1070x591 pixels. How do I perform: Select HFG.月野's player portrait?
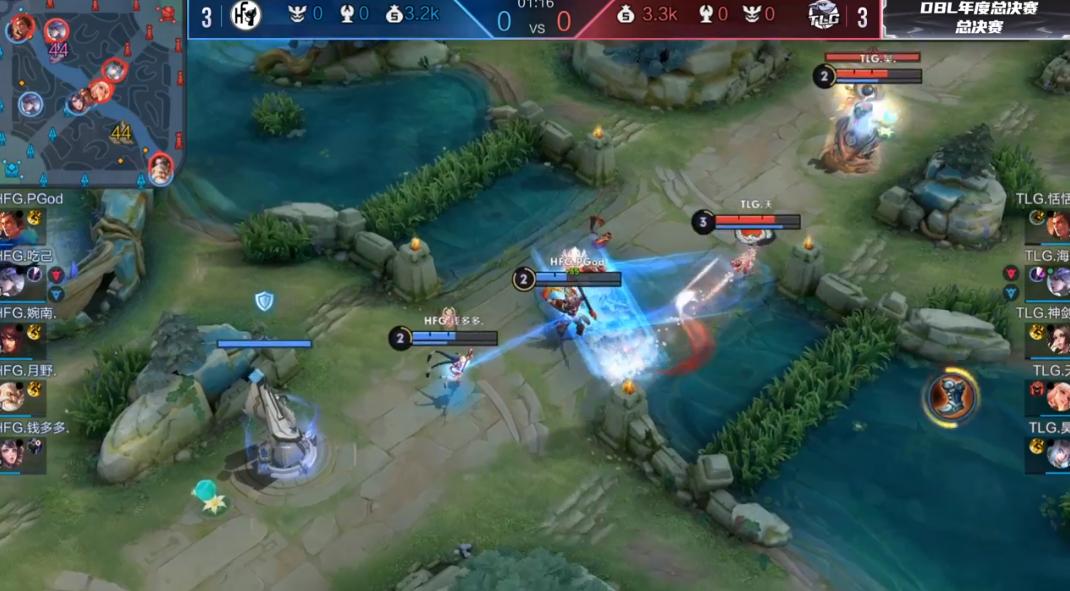click(11, 397)
